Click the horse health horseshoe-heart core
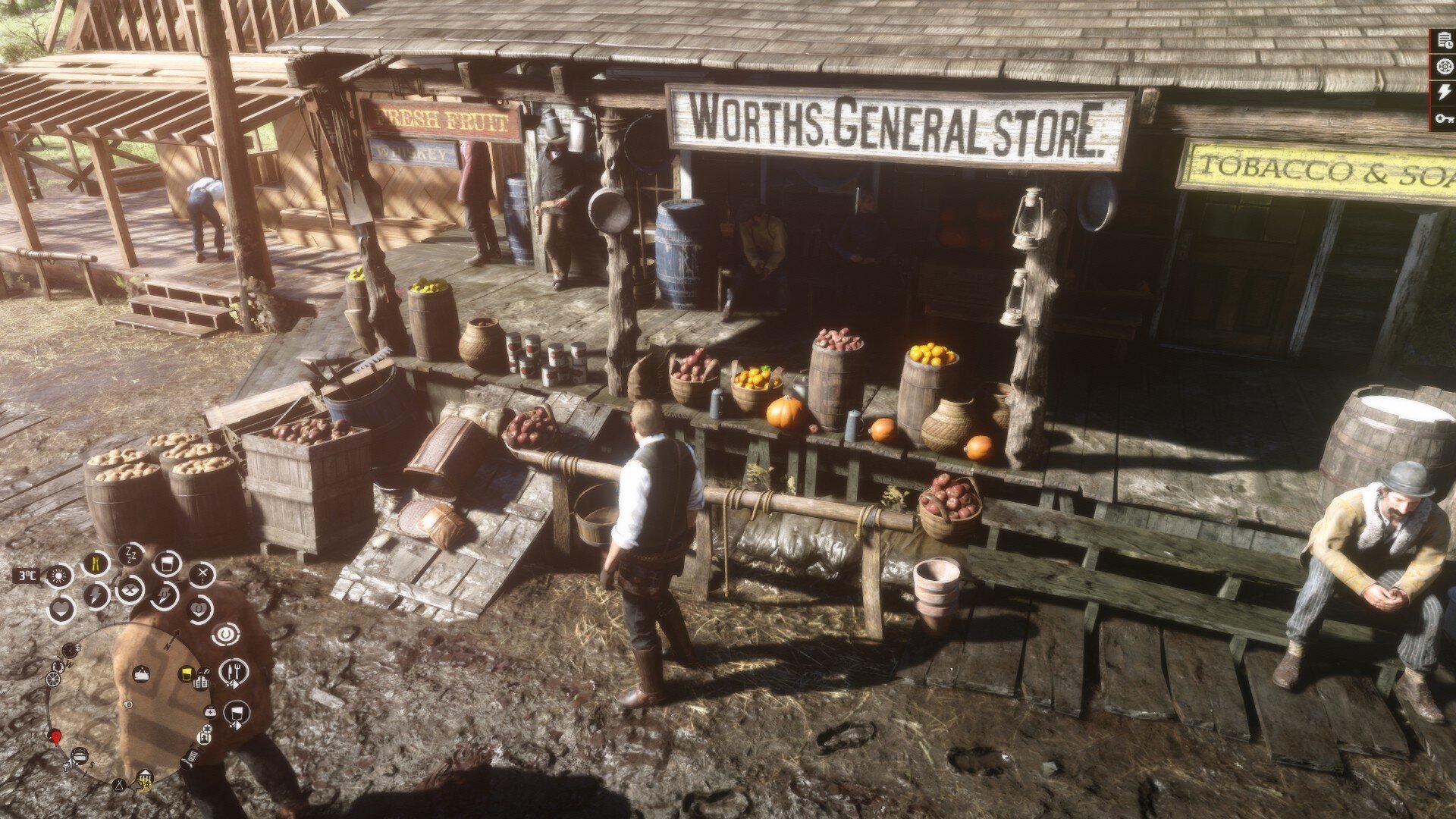The height and width of the screenshot is (819, 1456). [199, 609]
